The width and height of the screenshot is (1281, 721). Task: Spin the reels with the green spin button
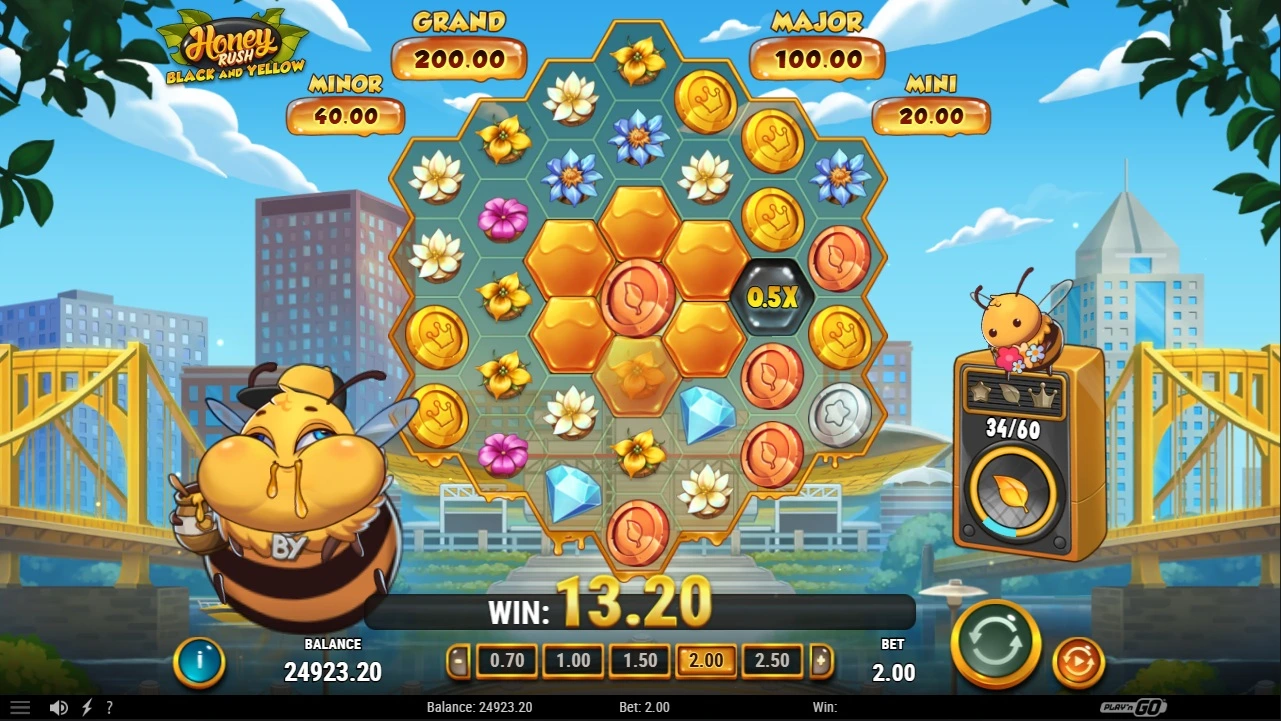tap(995, 645)
